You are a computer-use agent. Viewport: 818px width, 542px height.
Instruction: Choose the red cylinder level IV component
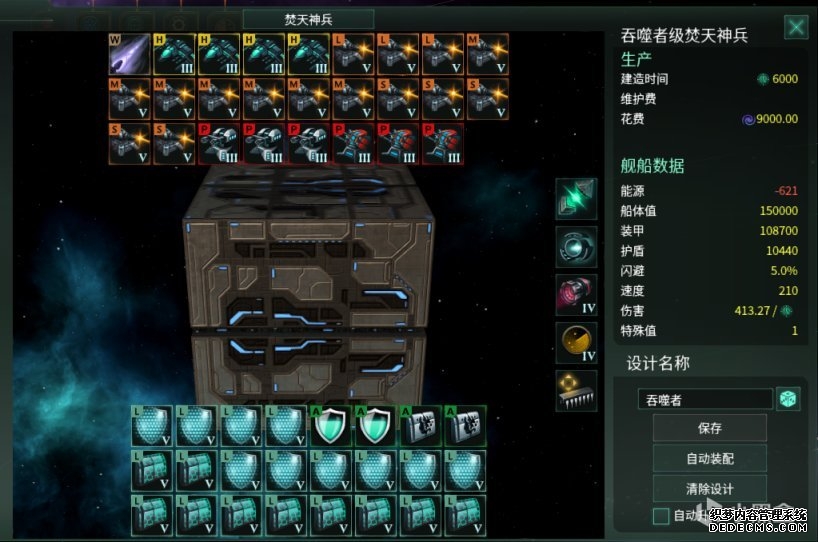[x=577, y=295]
